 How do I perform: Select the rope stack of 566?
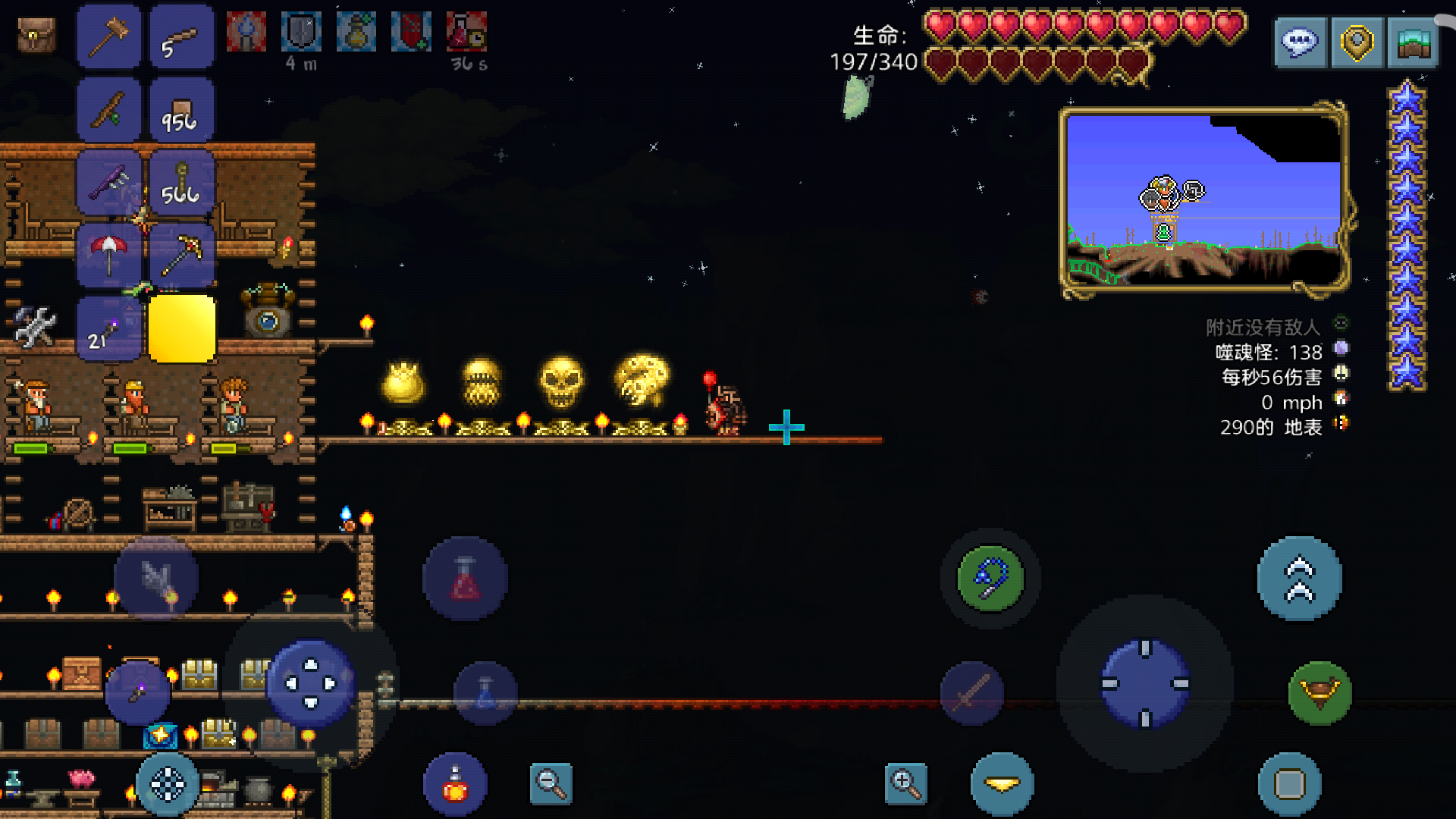point(182,183)
